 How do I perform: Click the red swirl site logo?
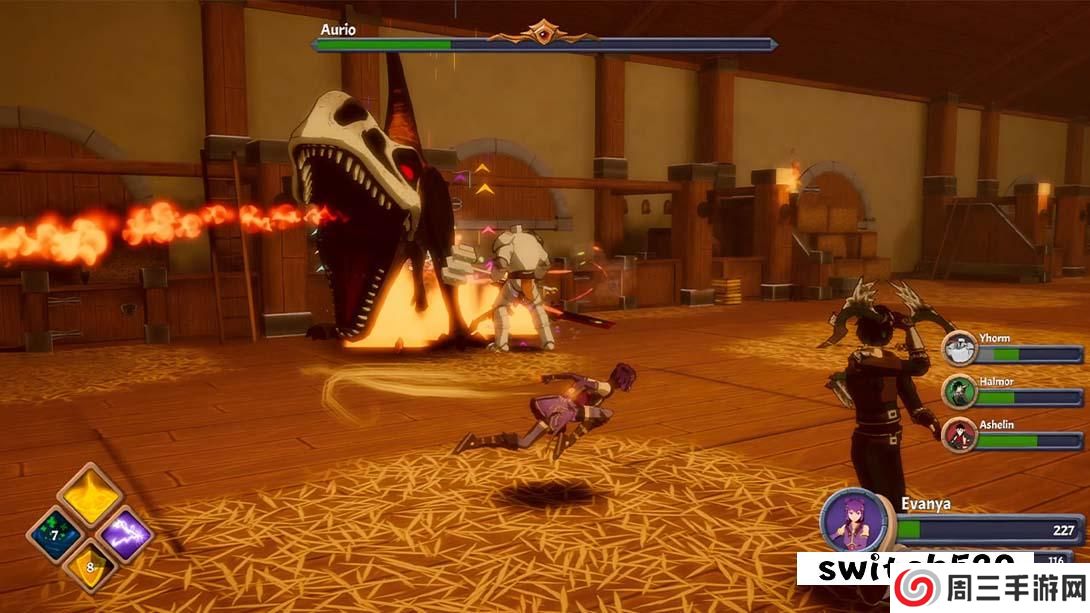point(915,588)
